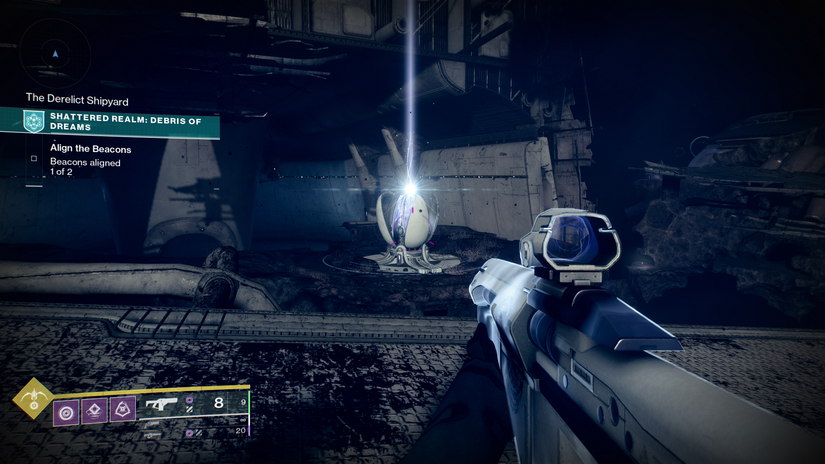Screen dimensions: 825x464
Task: Activate the hooded class ability icon
Action: pyautogui.click(x=122, y=409)
